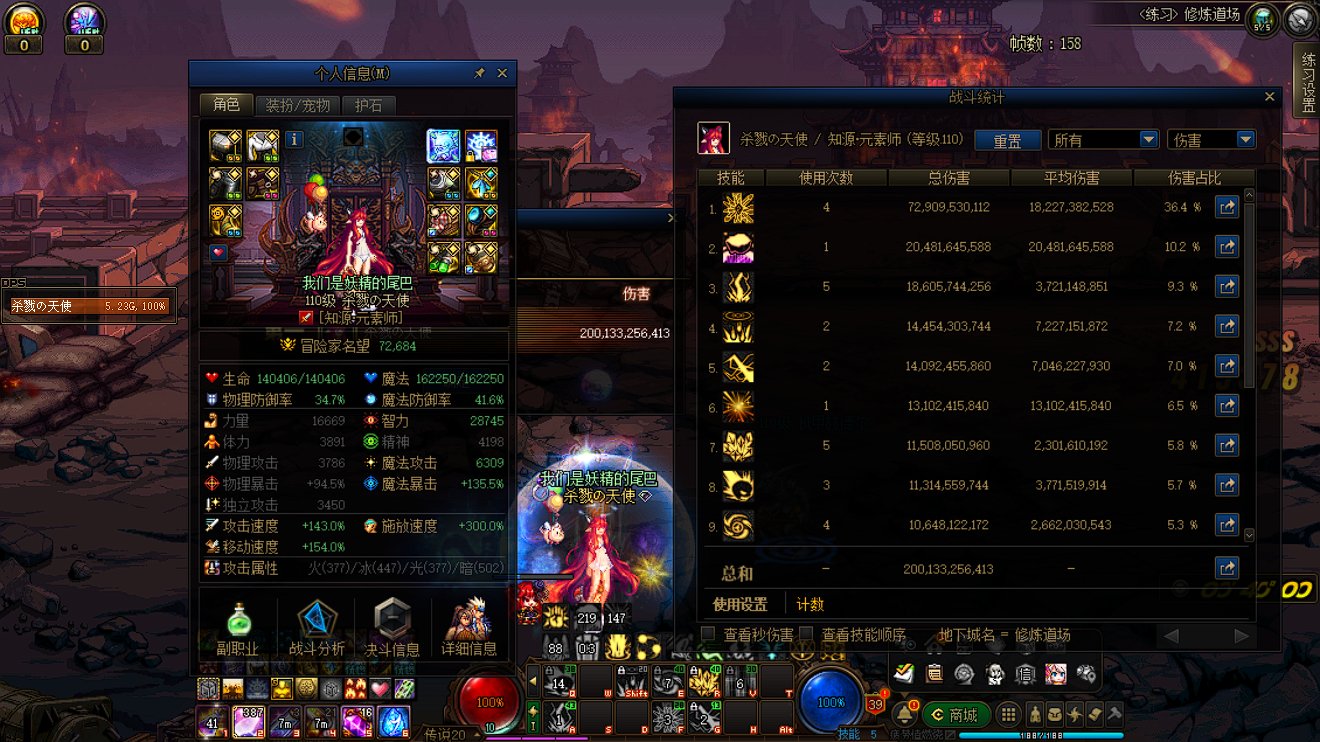Enable the 查看技能顺序 checkbox
Image resolution: width=1320 pixels, height=742 pixels.
pyautogui.click(x=806, y=634)
